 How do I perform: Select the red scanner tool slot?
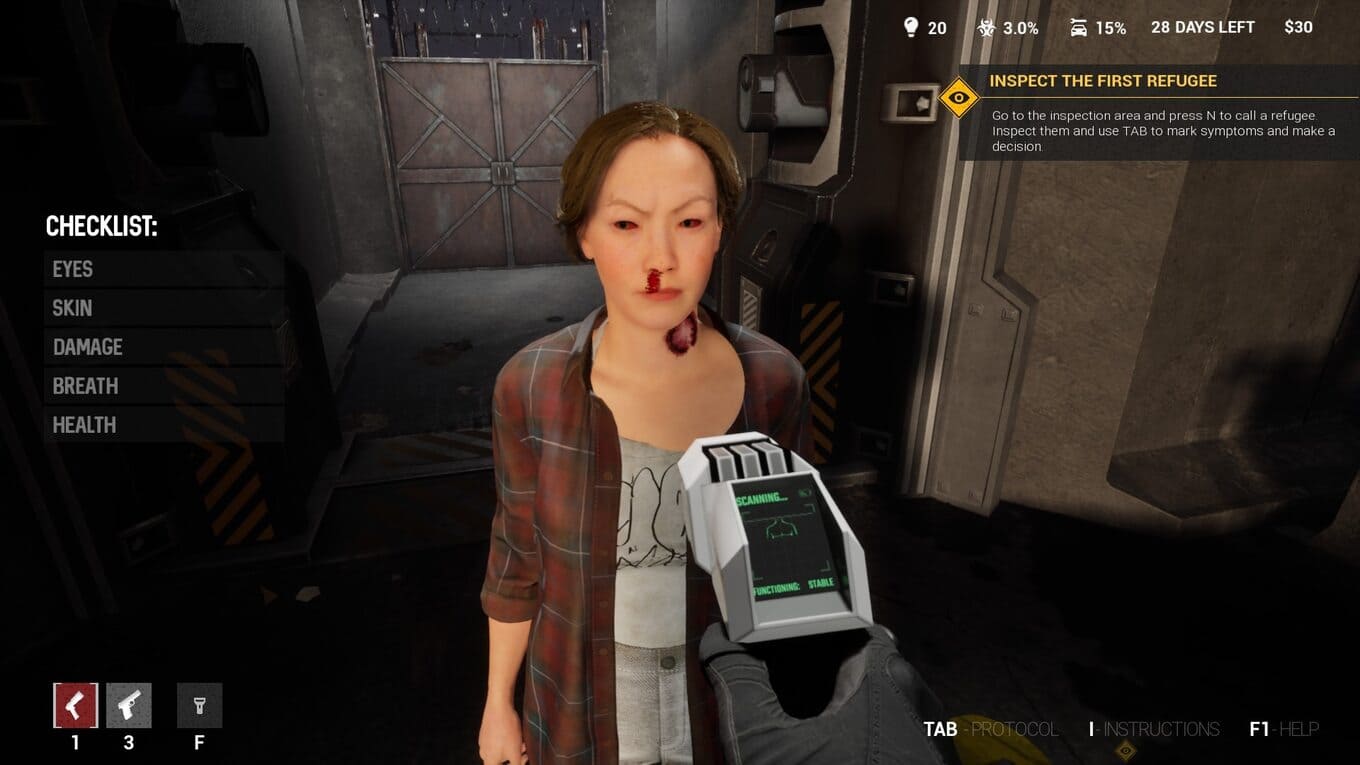pos(75,706)
